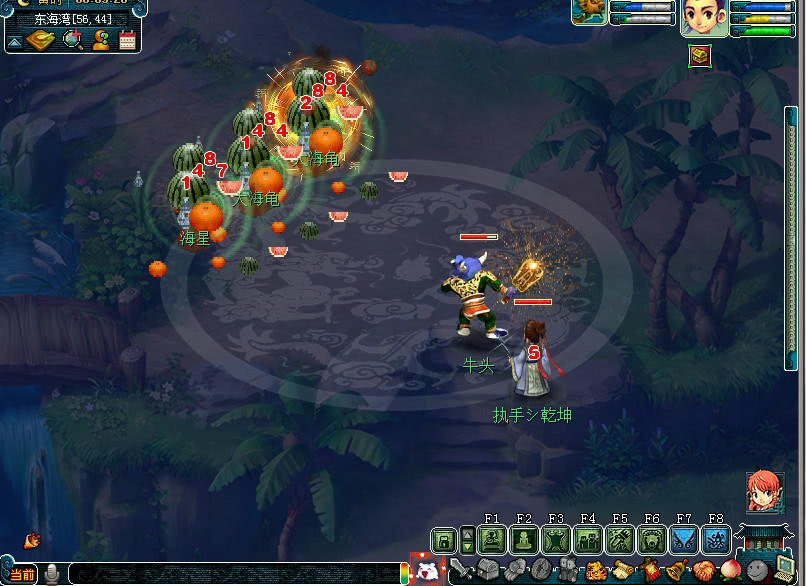Collapse the top-left info panel with the arrow
806x586 pixels.
coord(15,41)
